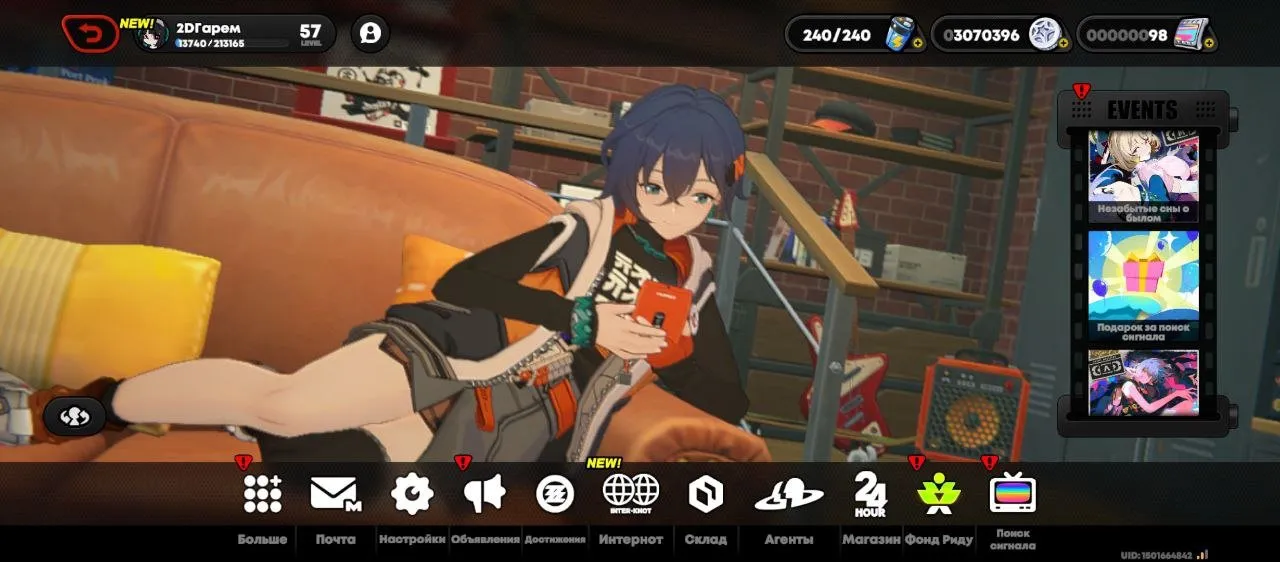
Task: Show Объявления megaphone announcements
Action: click(x=485, y=493)
